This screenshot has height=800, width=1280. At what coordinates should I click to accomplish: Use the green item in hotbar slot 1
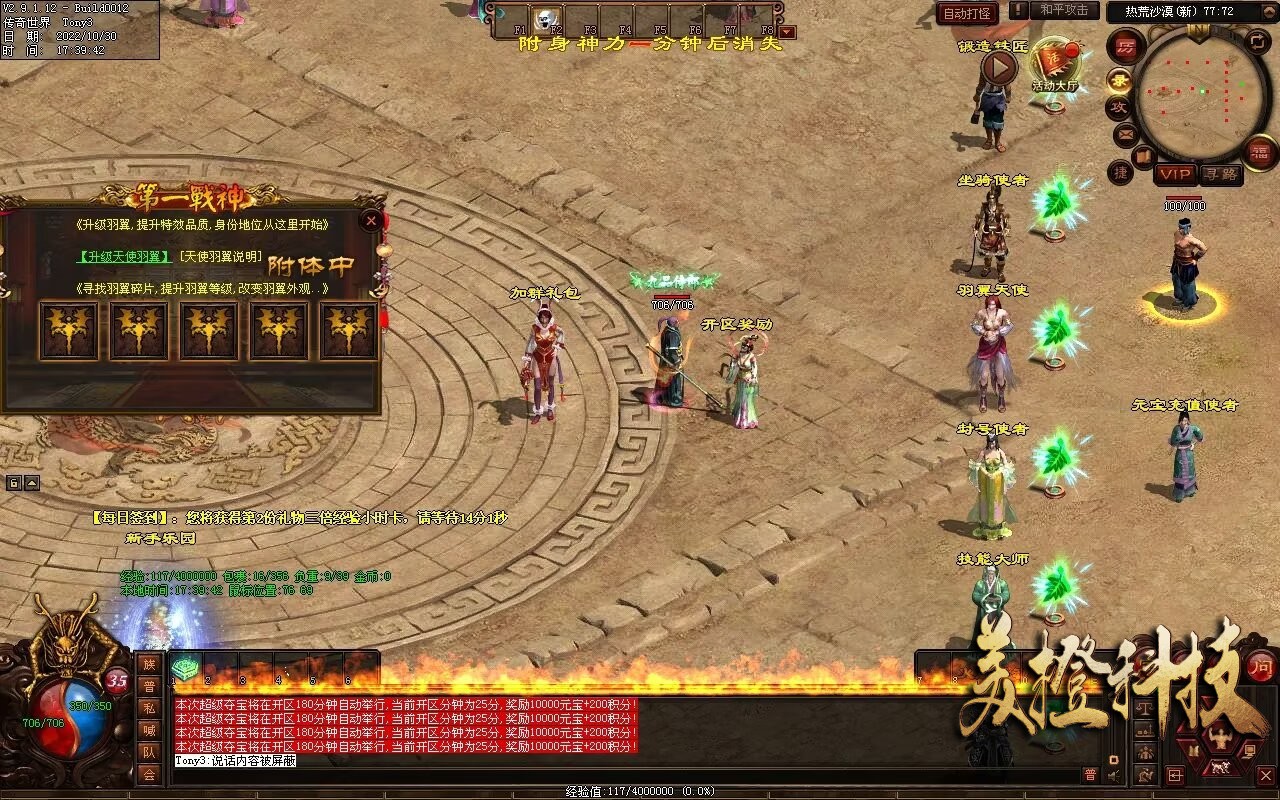186,668
